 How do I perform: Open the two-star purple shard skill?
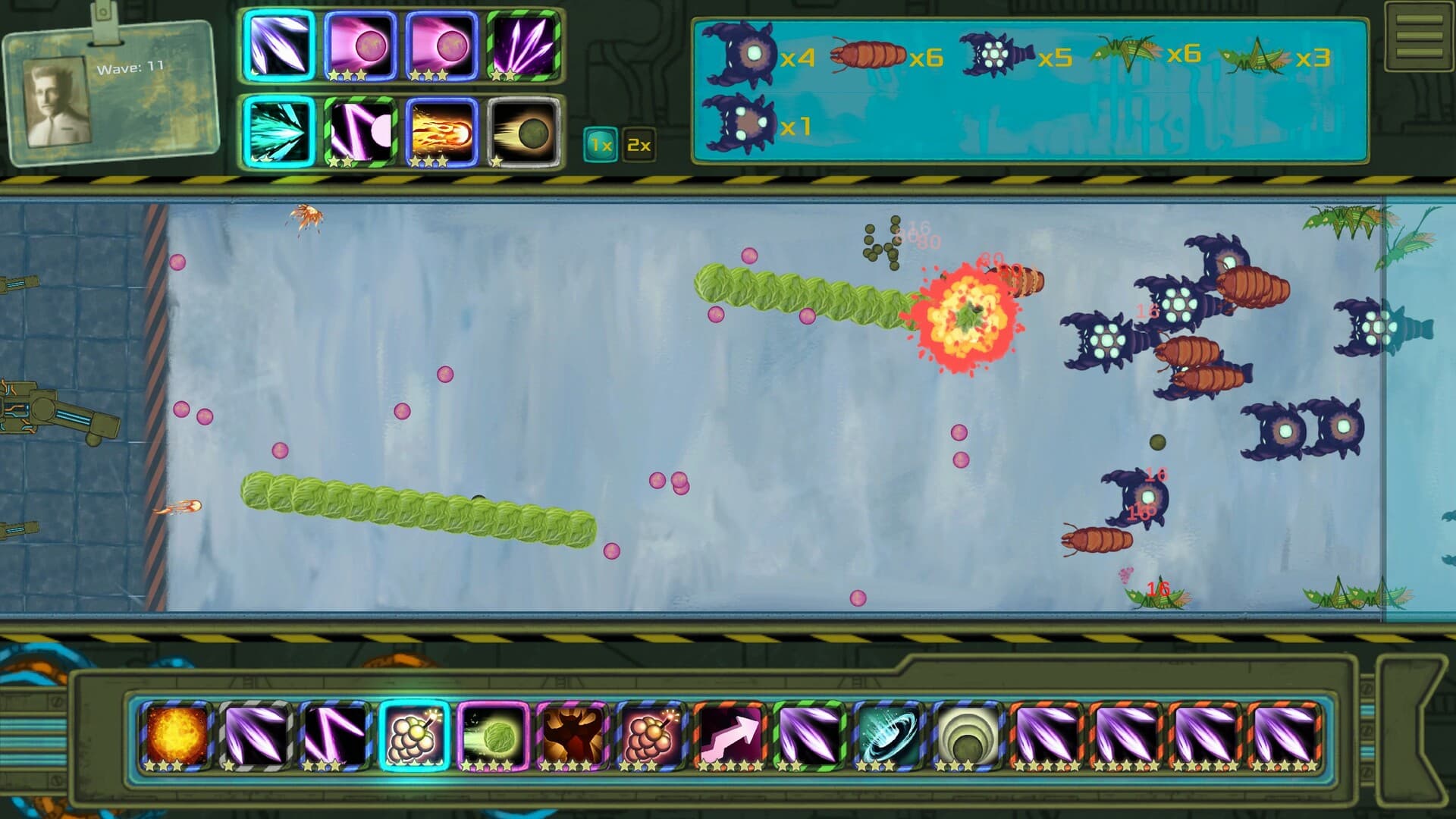523,48
